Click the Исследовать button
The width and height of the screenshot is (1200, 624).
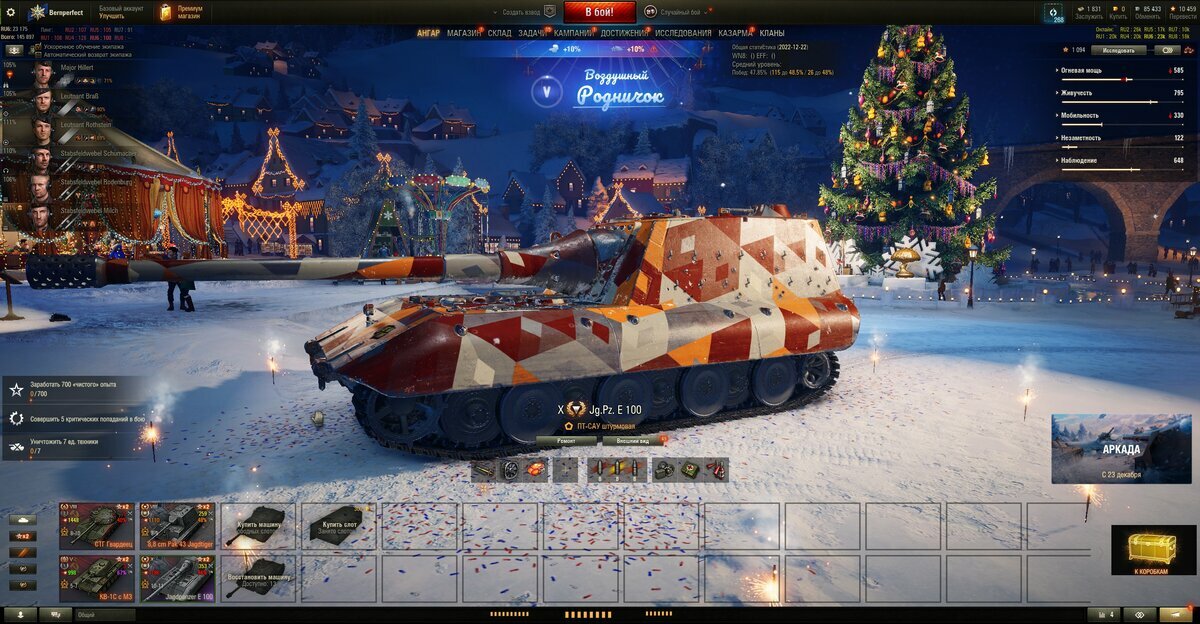(1119, 50)
